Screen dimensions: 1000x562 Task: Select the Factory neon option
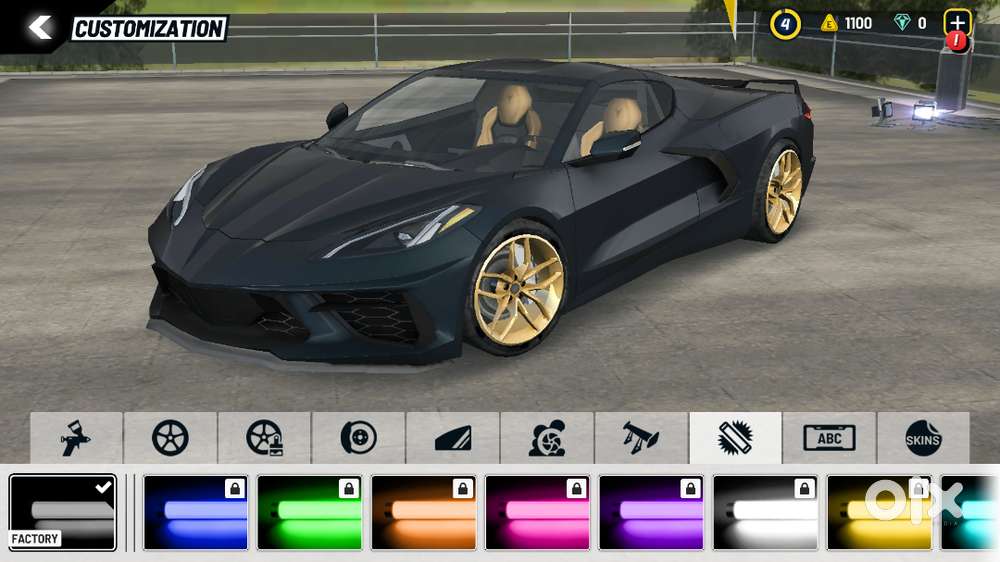[63, 513]
